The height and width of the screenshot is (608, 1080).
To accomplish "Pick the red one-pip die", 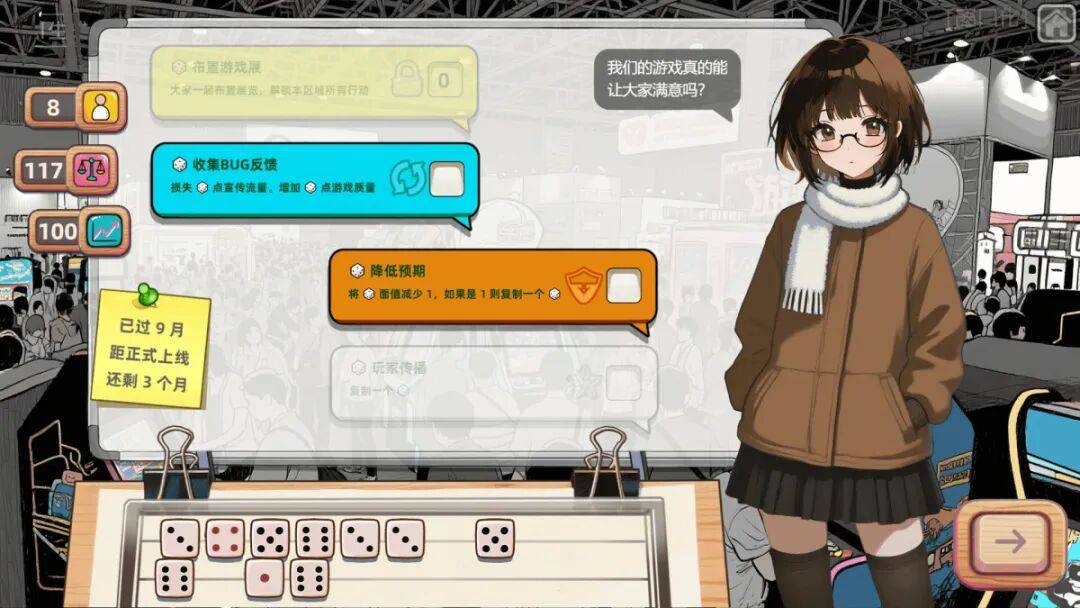I will 264,577.
